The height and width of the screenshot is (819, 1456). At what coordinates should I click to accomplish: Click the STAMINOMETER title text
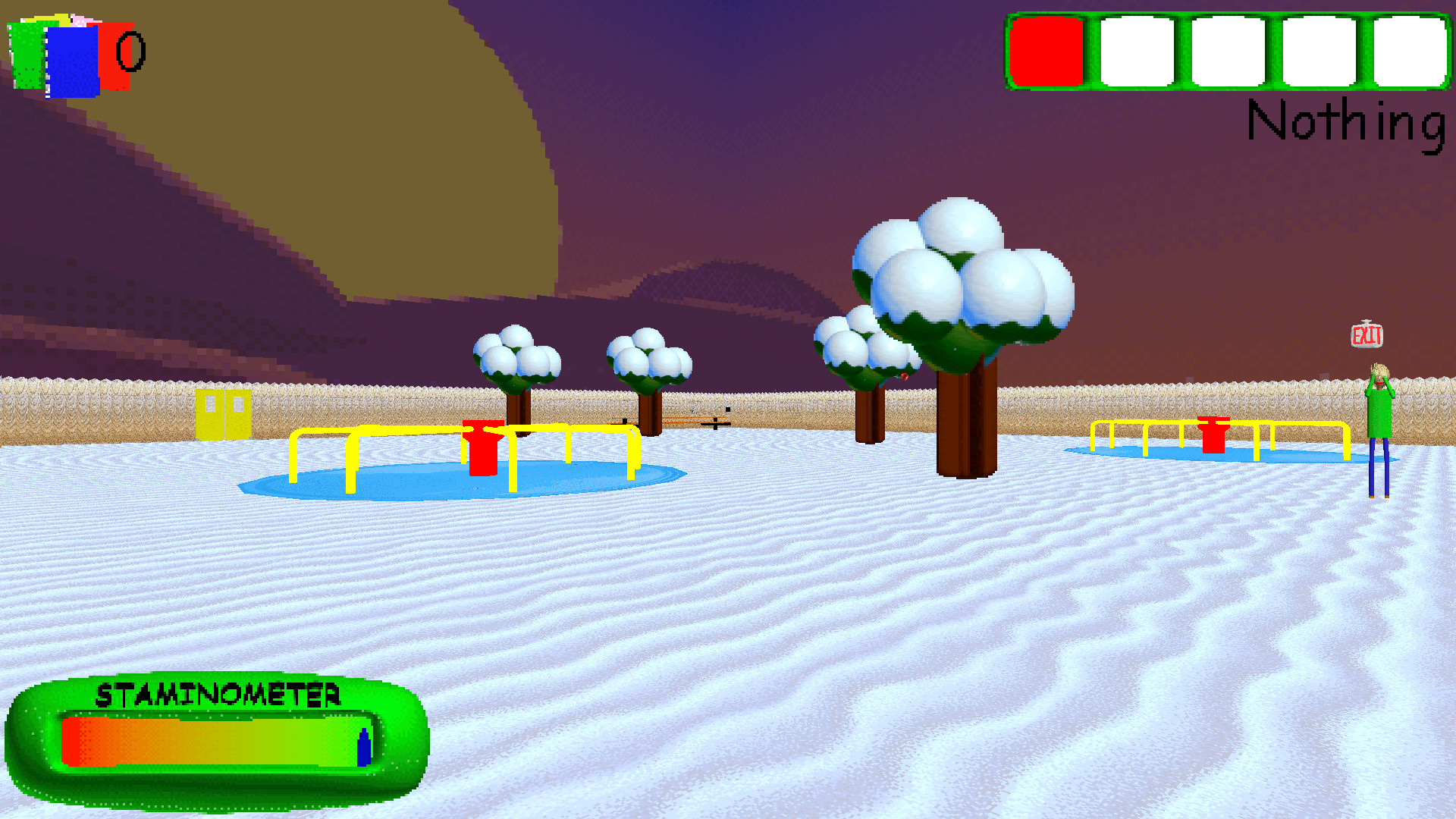point(220,693)
